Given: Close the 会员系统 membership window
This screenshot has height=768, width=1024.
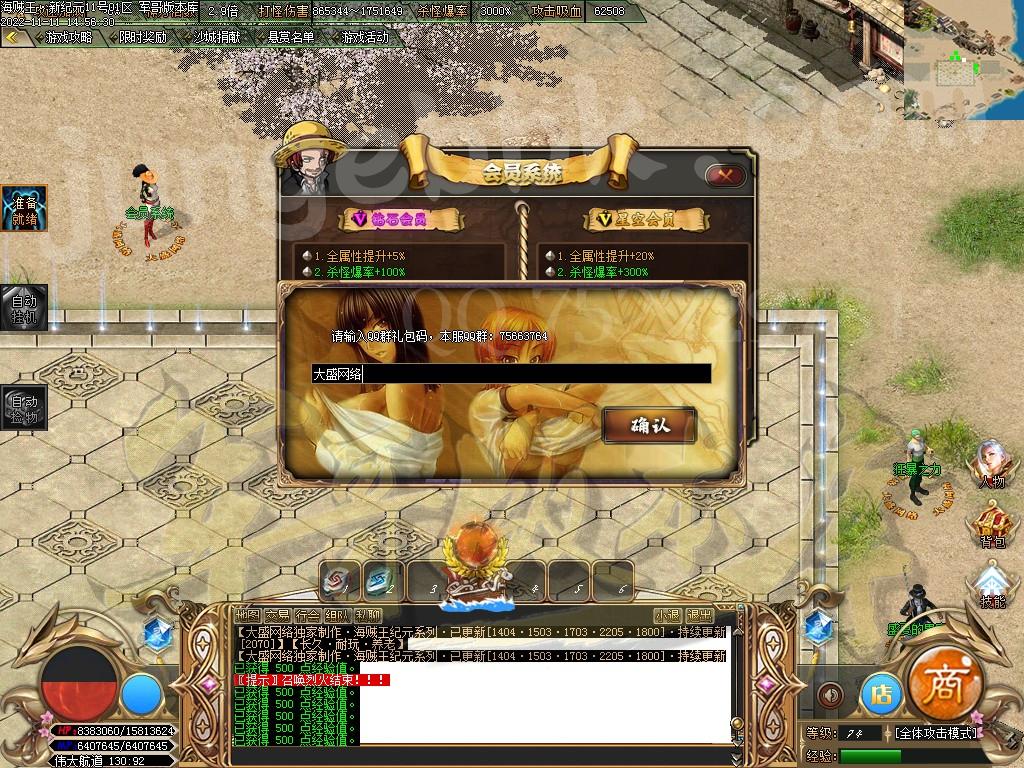Looking at the screenshot, I should (725, 176).
